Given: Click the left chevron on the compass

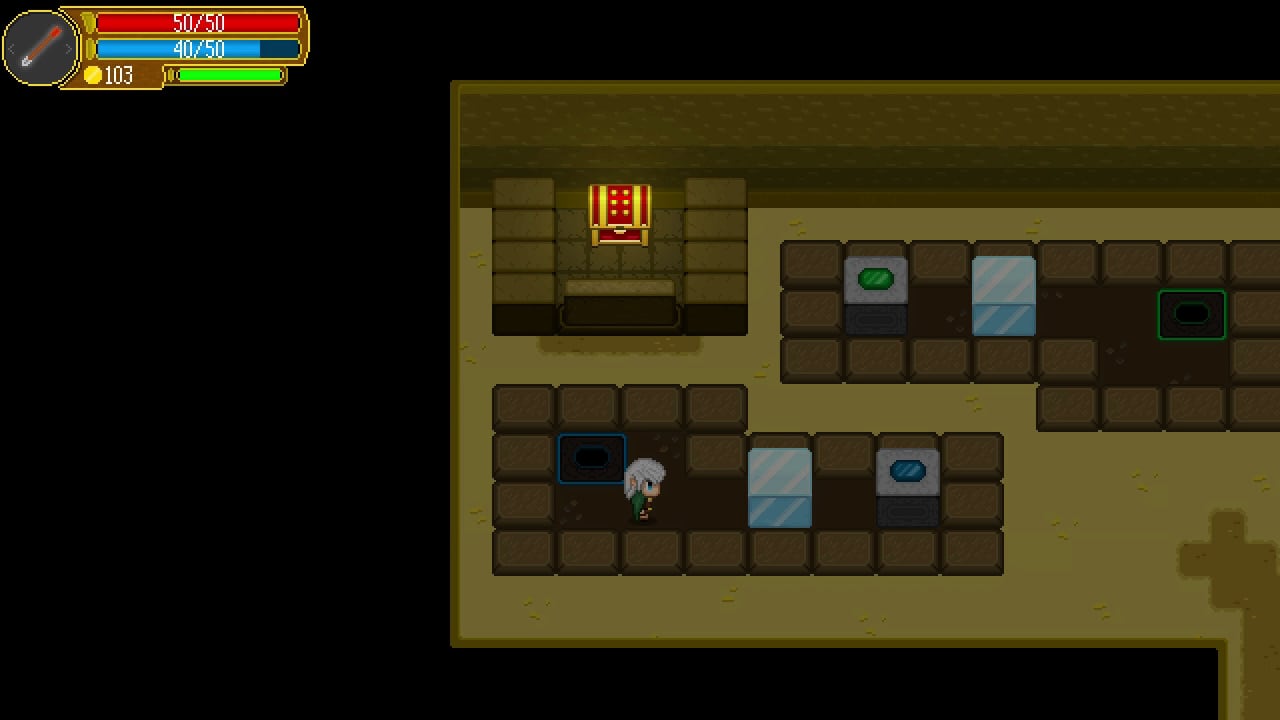Looking at the screenshot, I should 11,47.
